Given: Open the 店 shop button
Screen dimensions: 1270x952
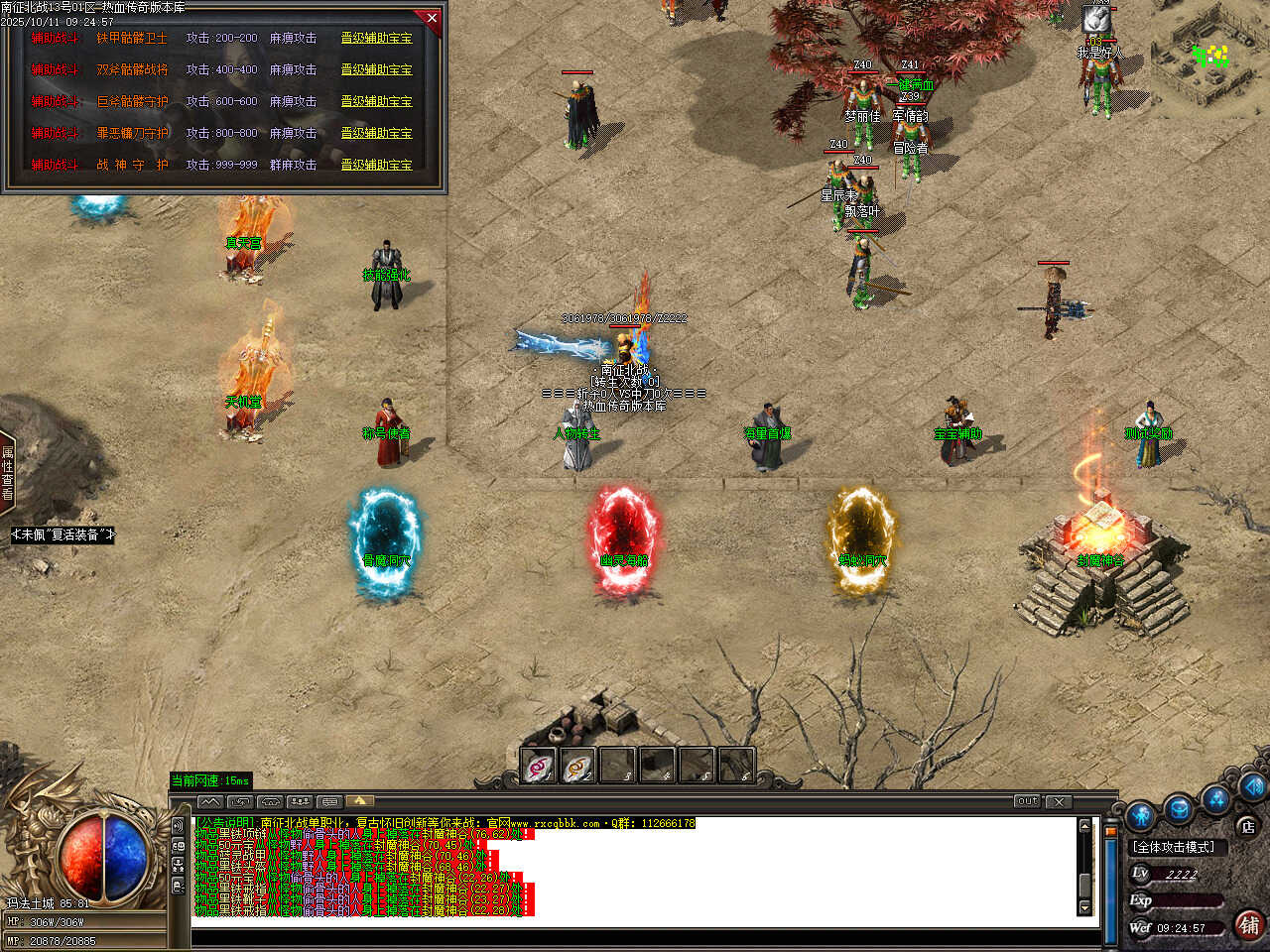Looking at the screenshot, I should click(x=1248, y=826).
